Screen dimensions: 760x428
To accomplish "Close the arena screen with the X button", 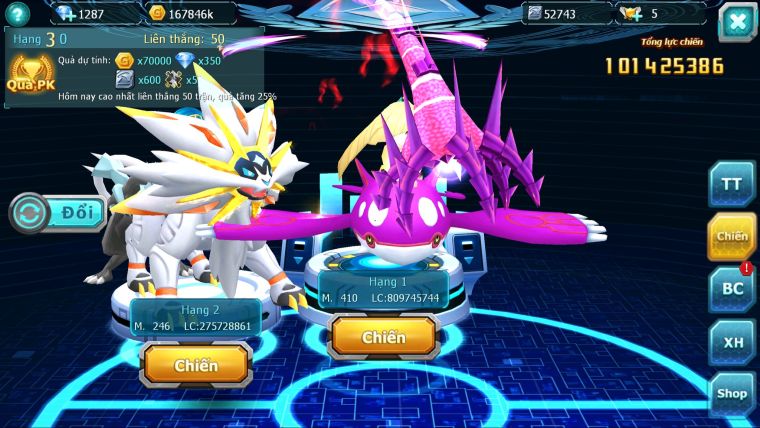I will [737, 22].
